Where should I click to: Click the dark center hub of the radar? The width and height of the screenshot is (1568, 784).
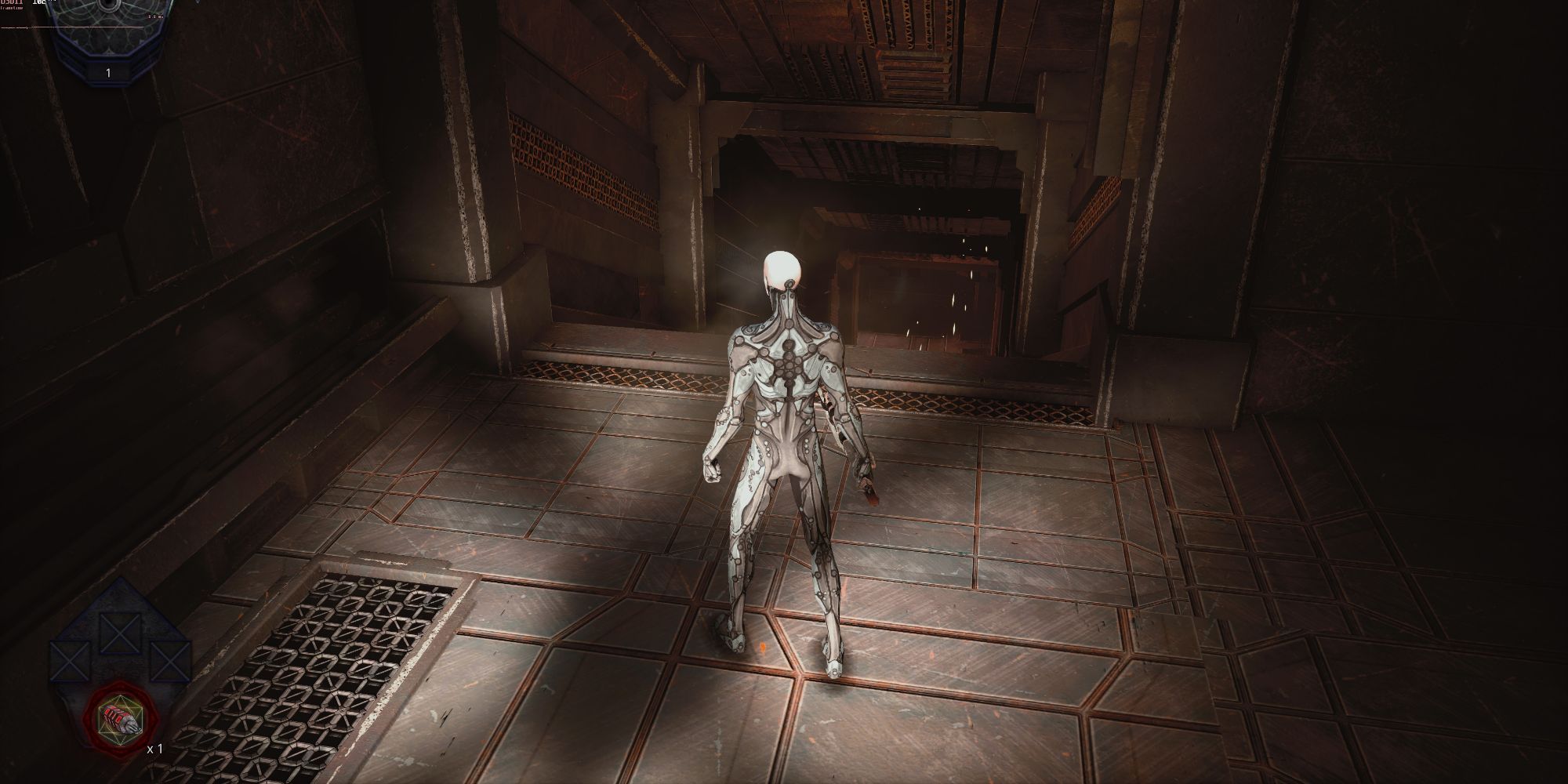[x=107, y=4]
